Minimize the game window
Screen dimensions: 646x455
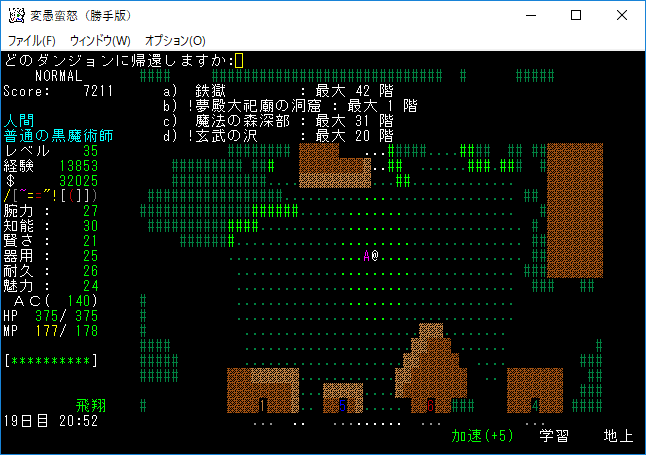click(x=530, y=15)
